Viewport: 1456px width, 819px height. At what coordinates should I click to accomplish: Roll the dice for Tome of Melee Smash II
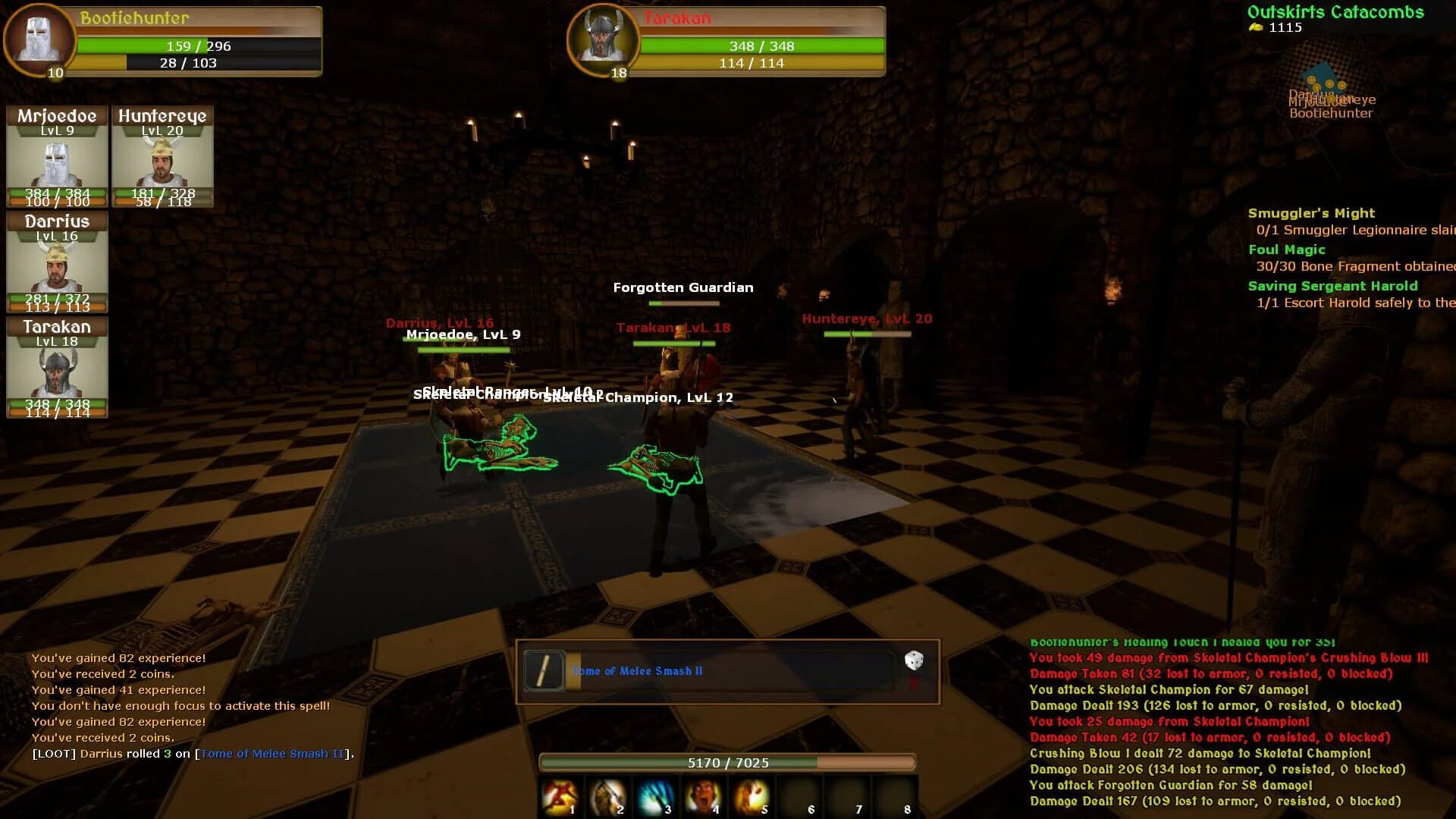click(915, 661)
